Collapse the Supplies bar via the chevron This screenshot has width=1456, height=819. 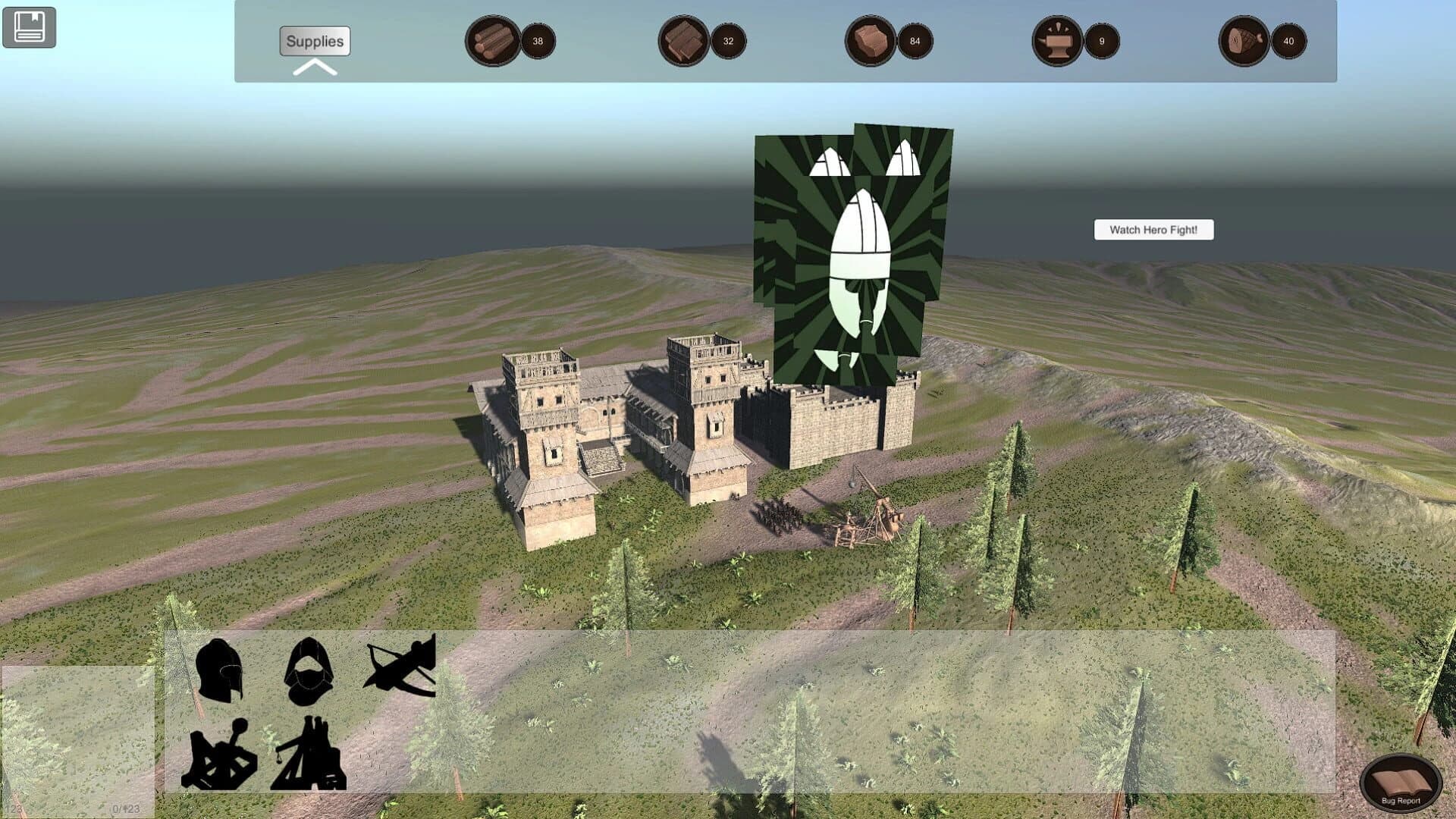315,68
